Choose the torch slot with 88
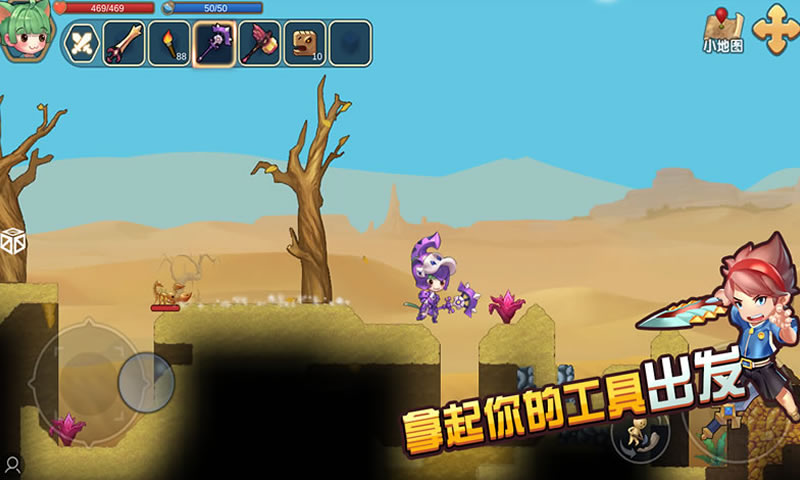This screenshot has height=480, width=800. [169, 43]
